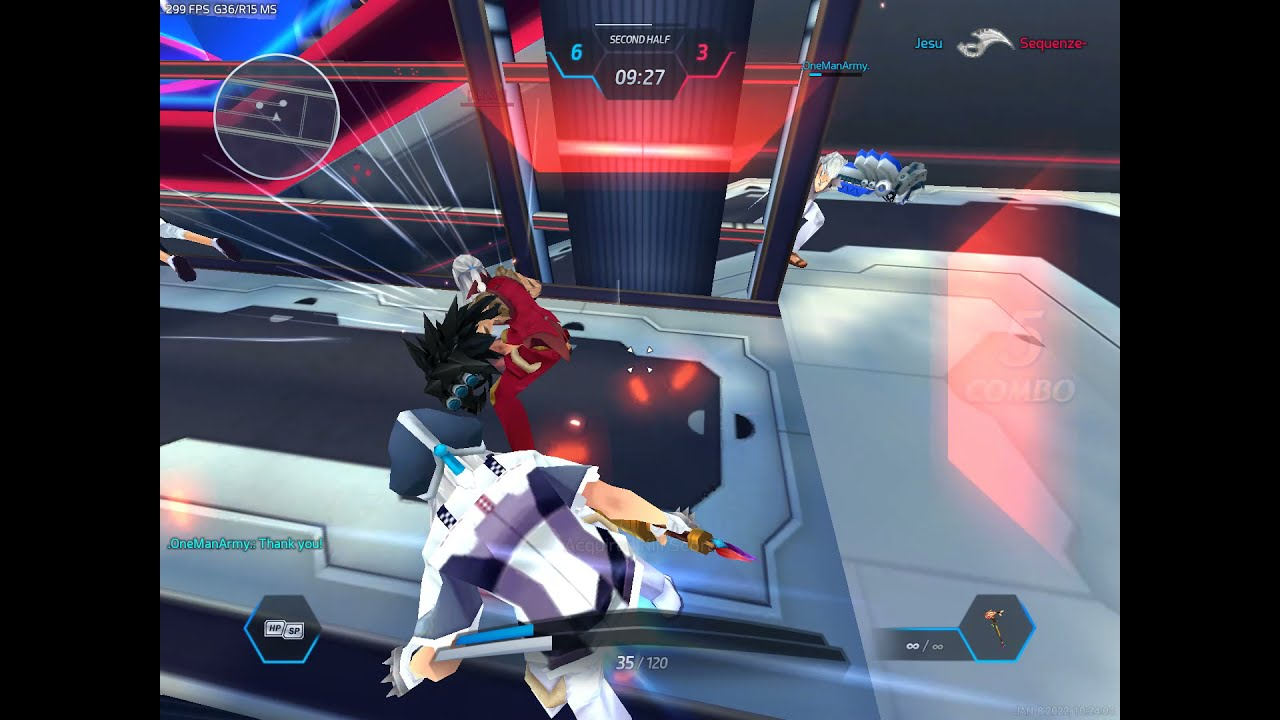
Task: Click the HP/SP hexagon indicator
Action: [283, 629]
